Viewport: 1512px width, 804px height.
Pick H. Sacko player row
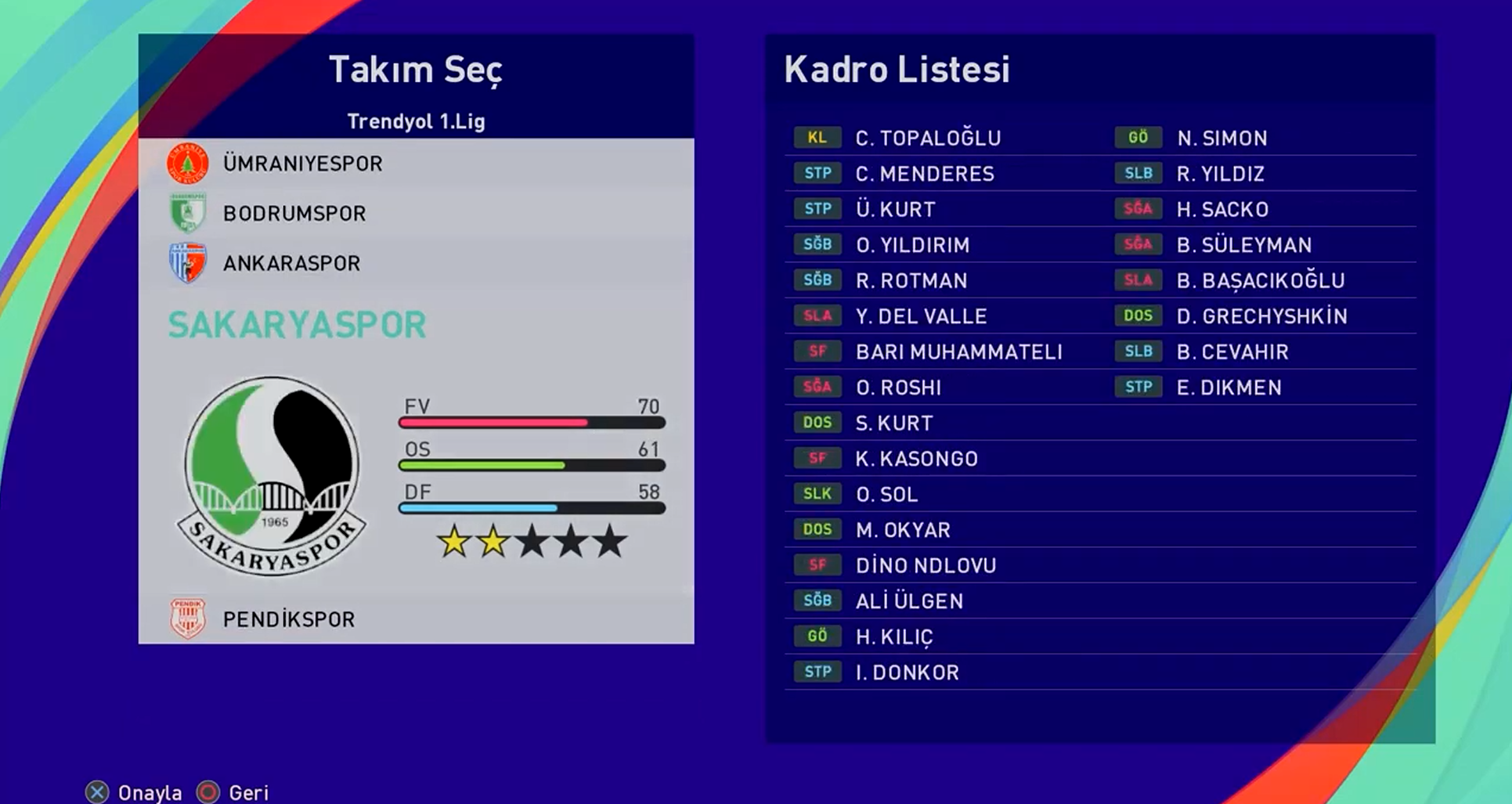pyautogui.click(x=1222, y=210)
